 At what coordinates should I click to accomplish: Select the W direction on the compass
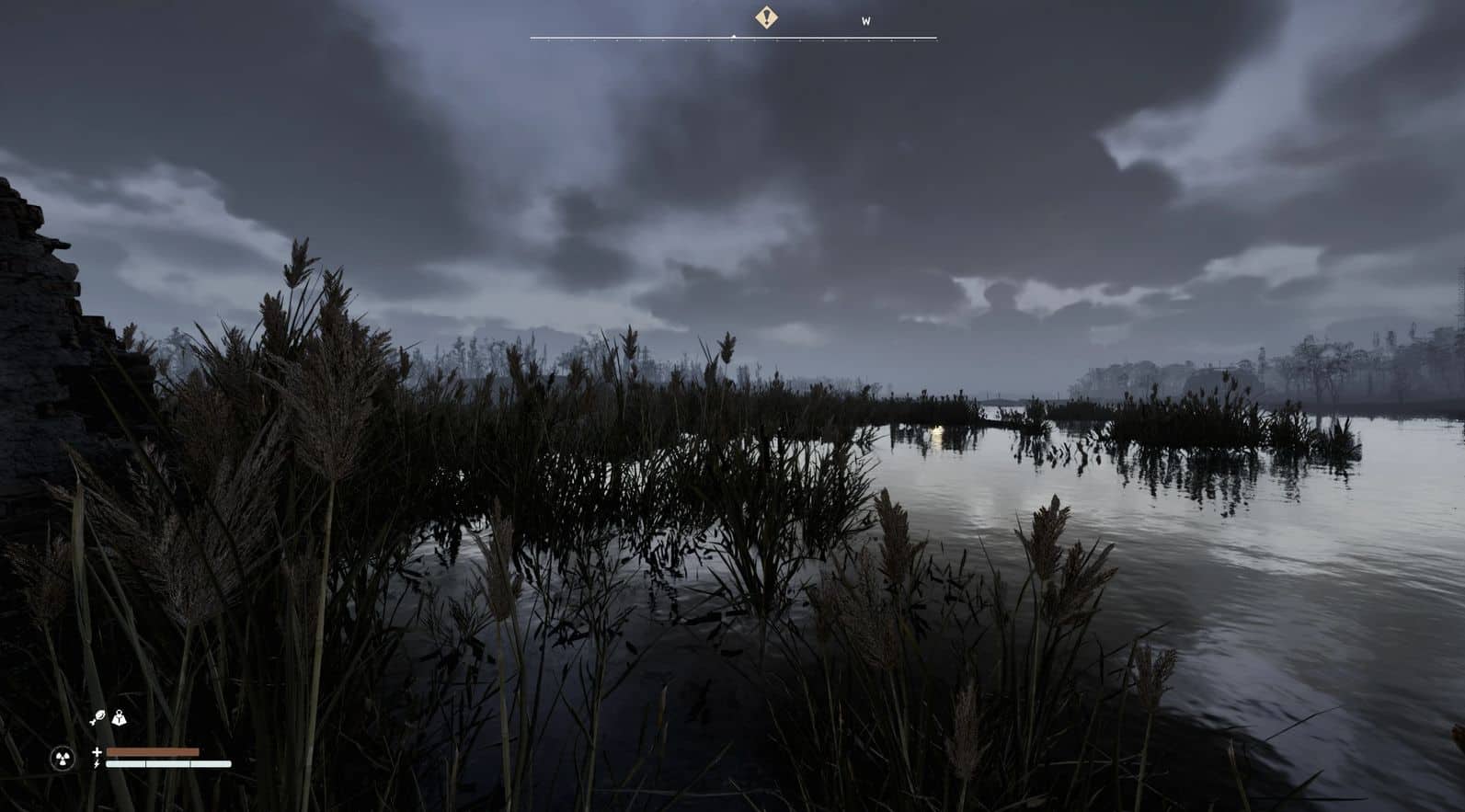[x=866, y=21]
